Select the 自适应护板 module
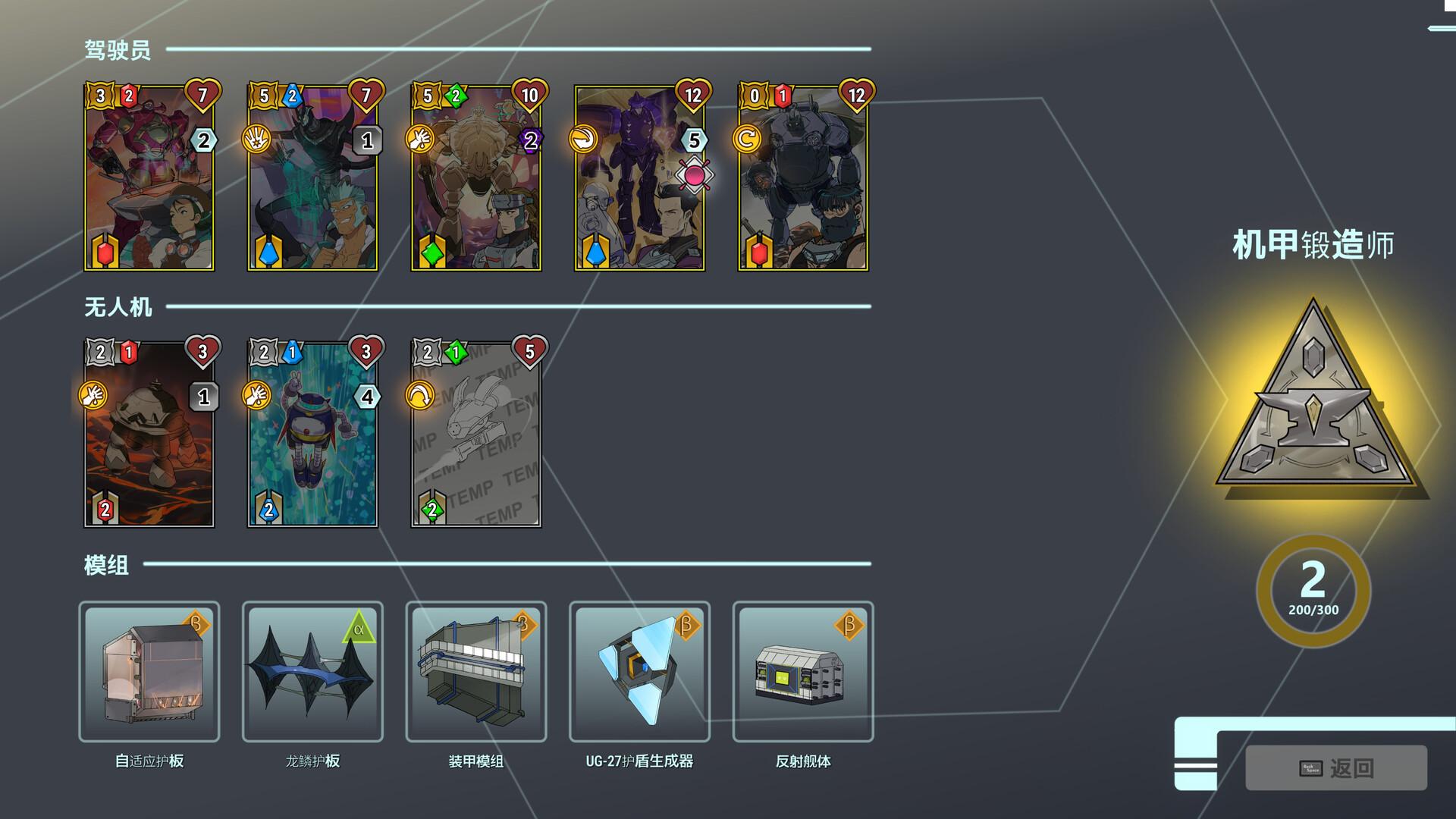The image size is (1456, 819). pos(149,673)
